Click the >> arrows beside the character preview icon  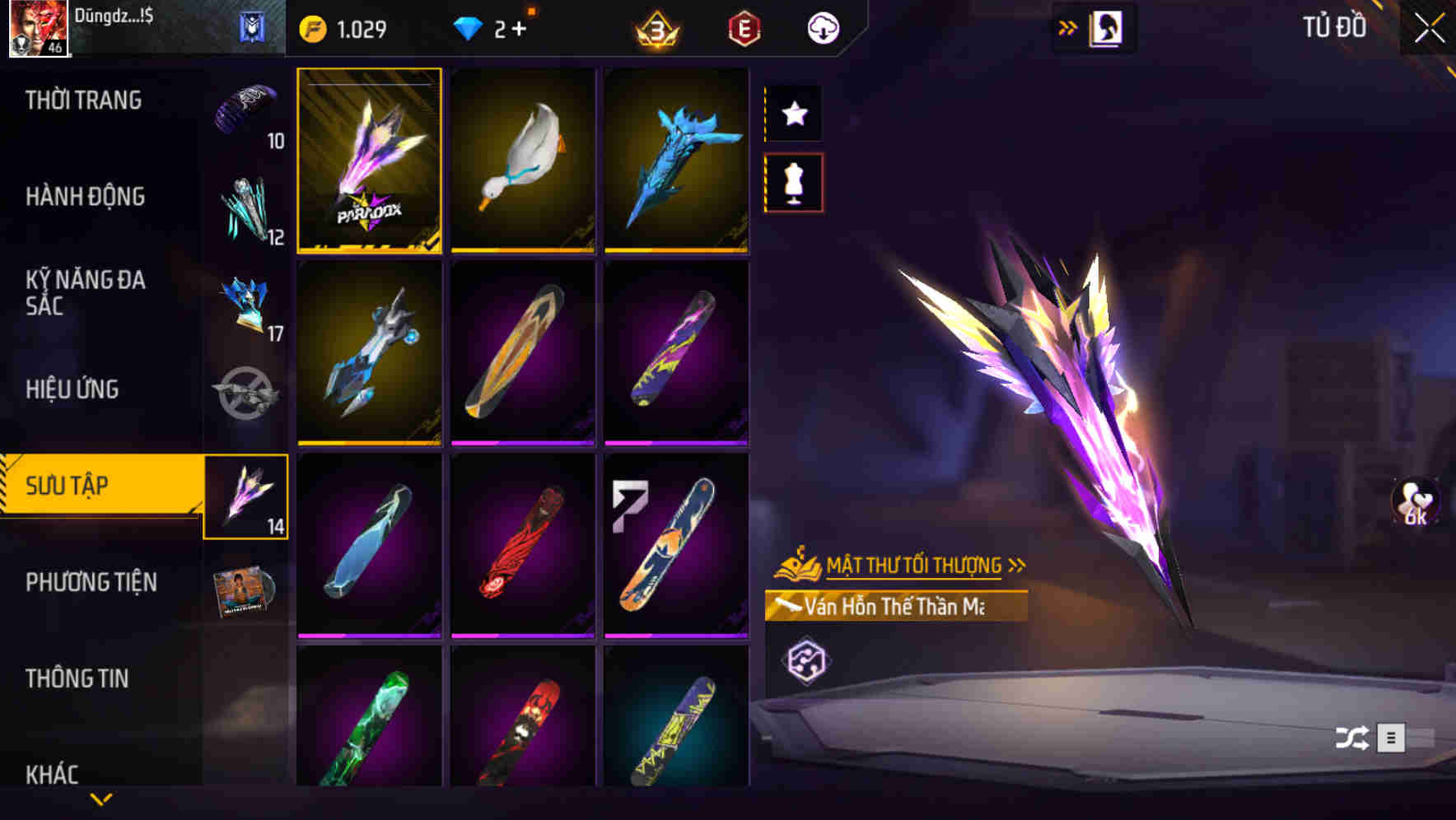(1068, 26)
